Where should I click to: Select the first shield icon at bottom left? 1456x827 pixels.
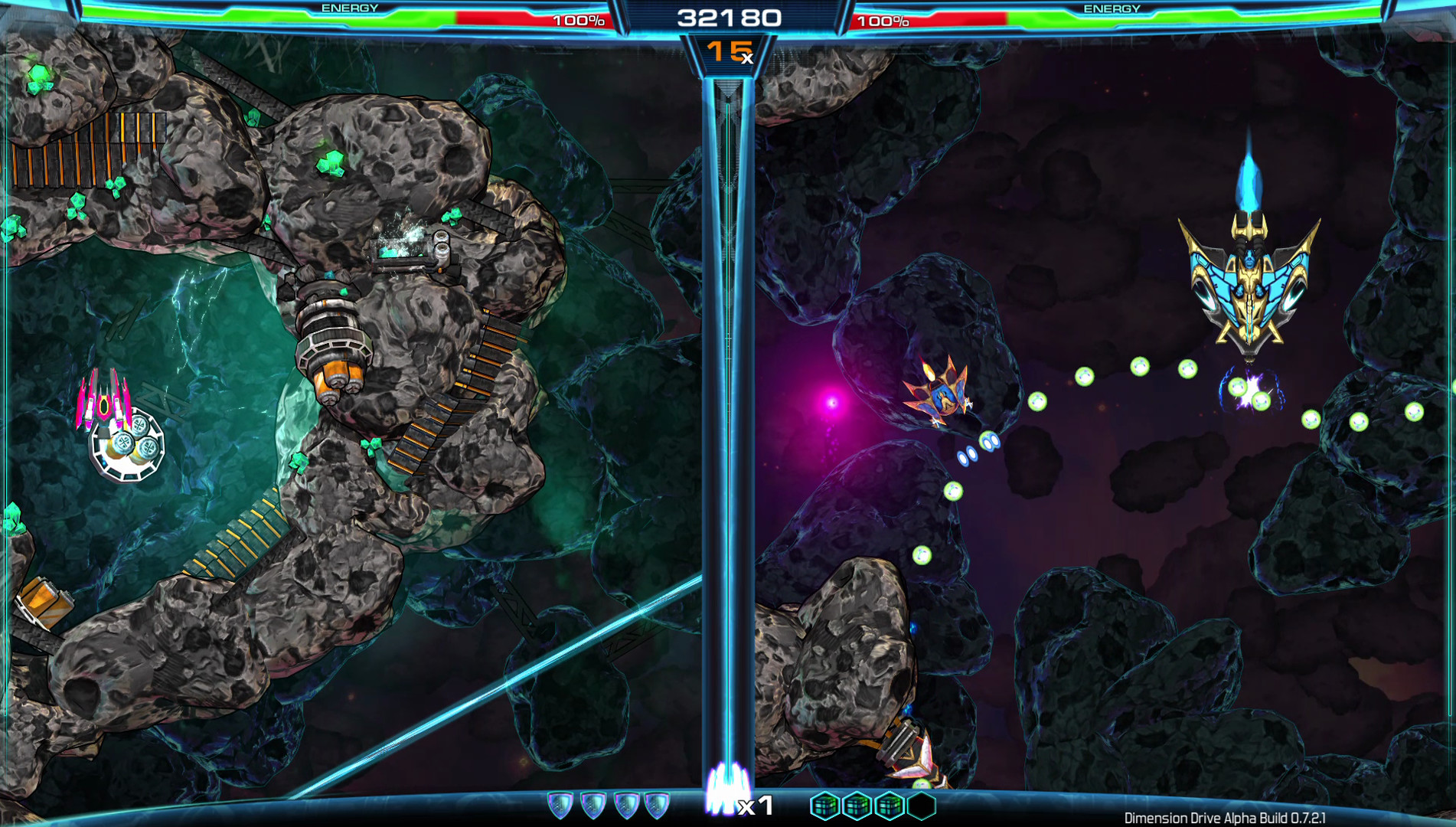[x=560, y=805]
